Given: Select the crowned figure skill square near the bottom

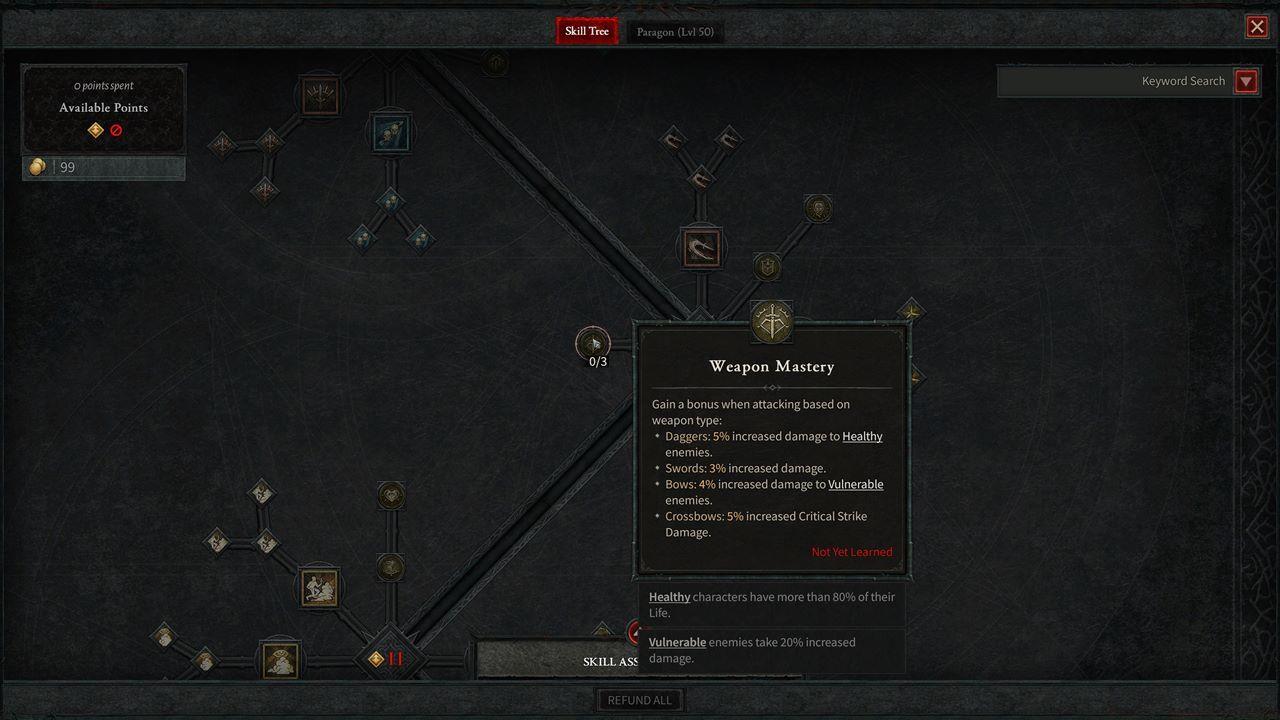Looking at the screenshot, I should (x=280, y=660).
